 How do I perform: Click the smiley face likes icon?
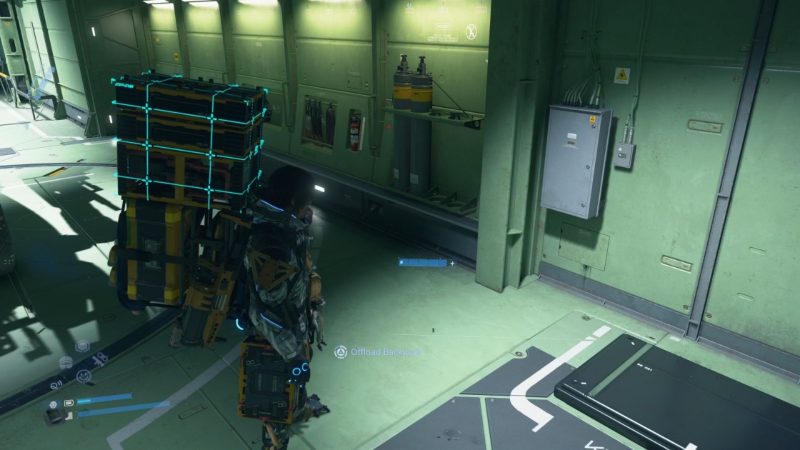pos(83,376)
